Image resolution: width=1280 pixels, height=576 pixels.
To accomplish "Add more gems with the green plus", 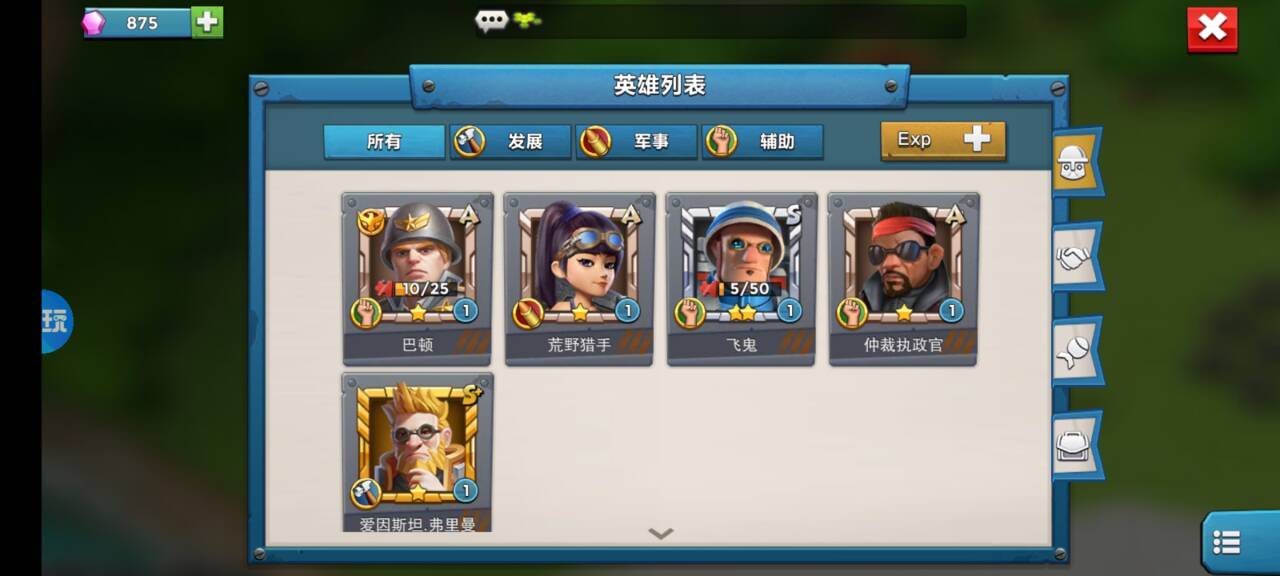I will point(207,22).
